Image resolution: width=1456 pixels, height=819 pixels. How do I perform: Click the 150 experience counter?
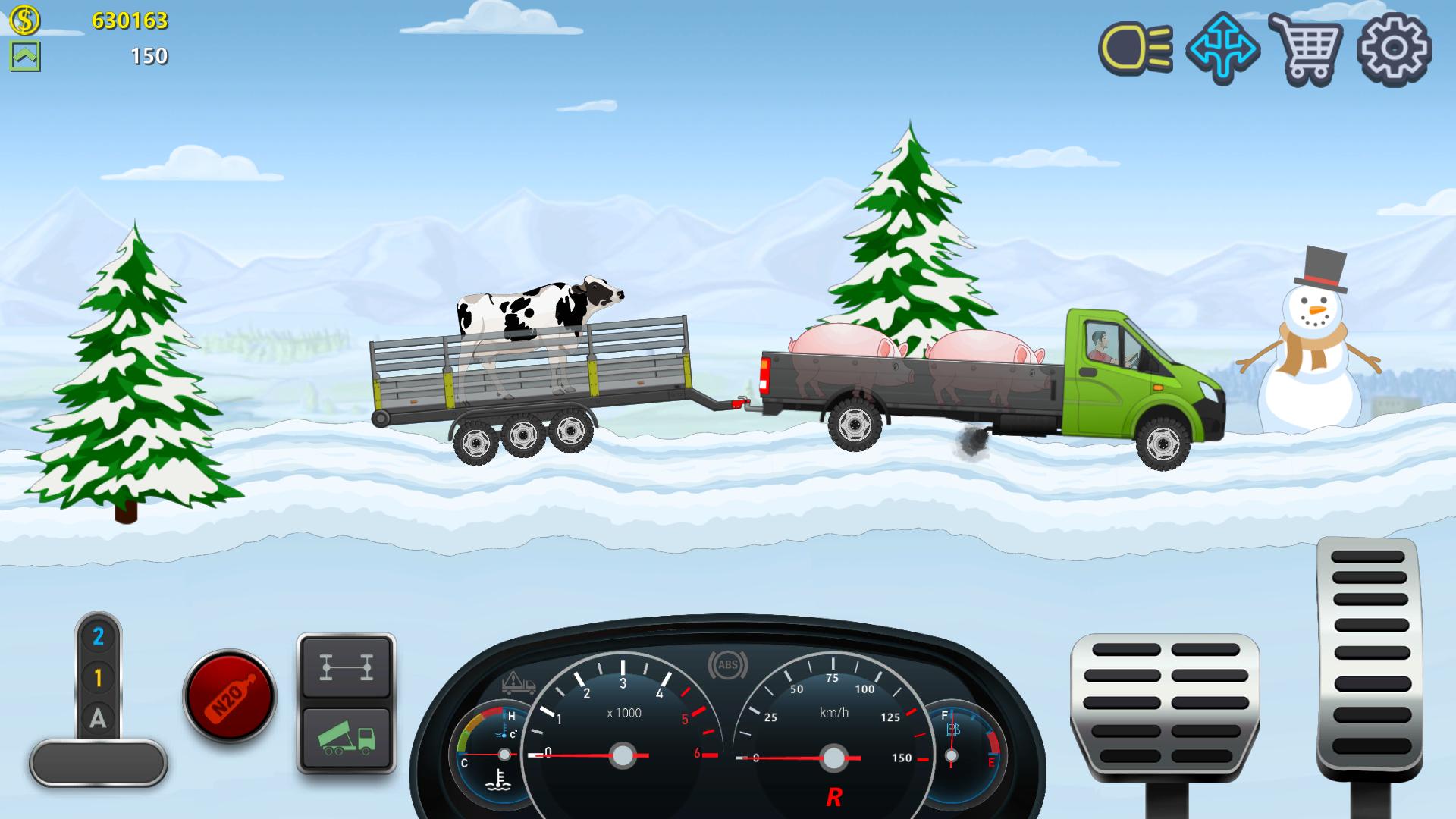[152, 55]
